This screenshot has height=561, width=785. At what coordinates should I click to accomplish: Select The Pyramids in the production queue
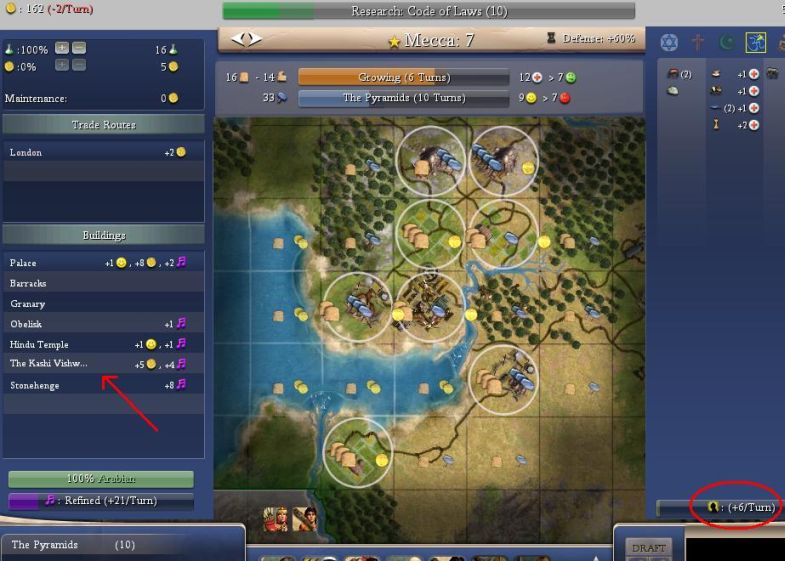[x=120, y=545]
